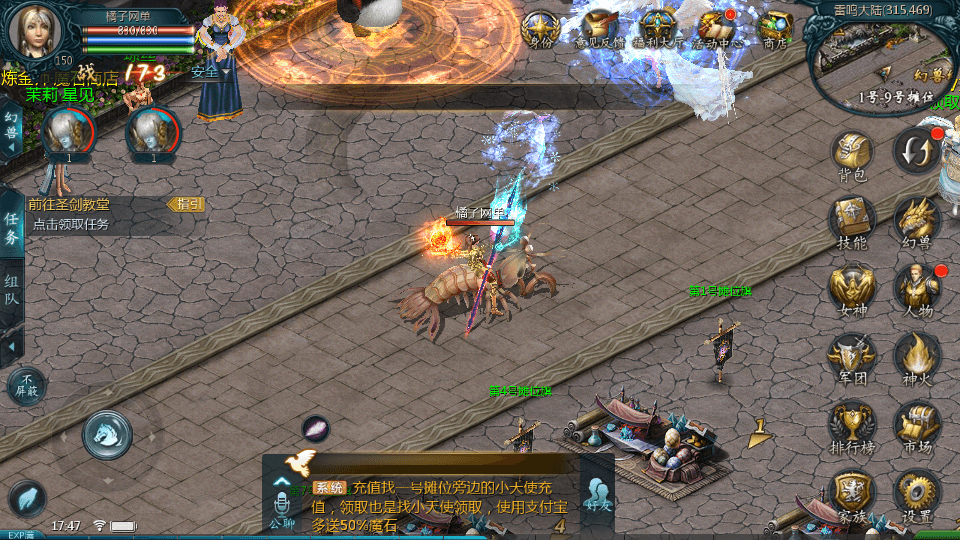Open the 军团 legion menu
Image resolution: width=960 pixels, height=540 pixels.
852,356
